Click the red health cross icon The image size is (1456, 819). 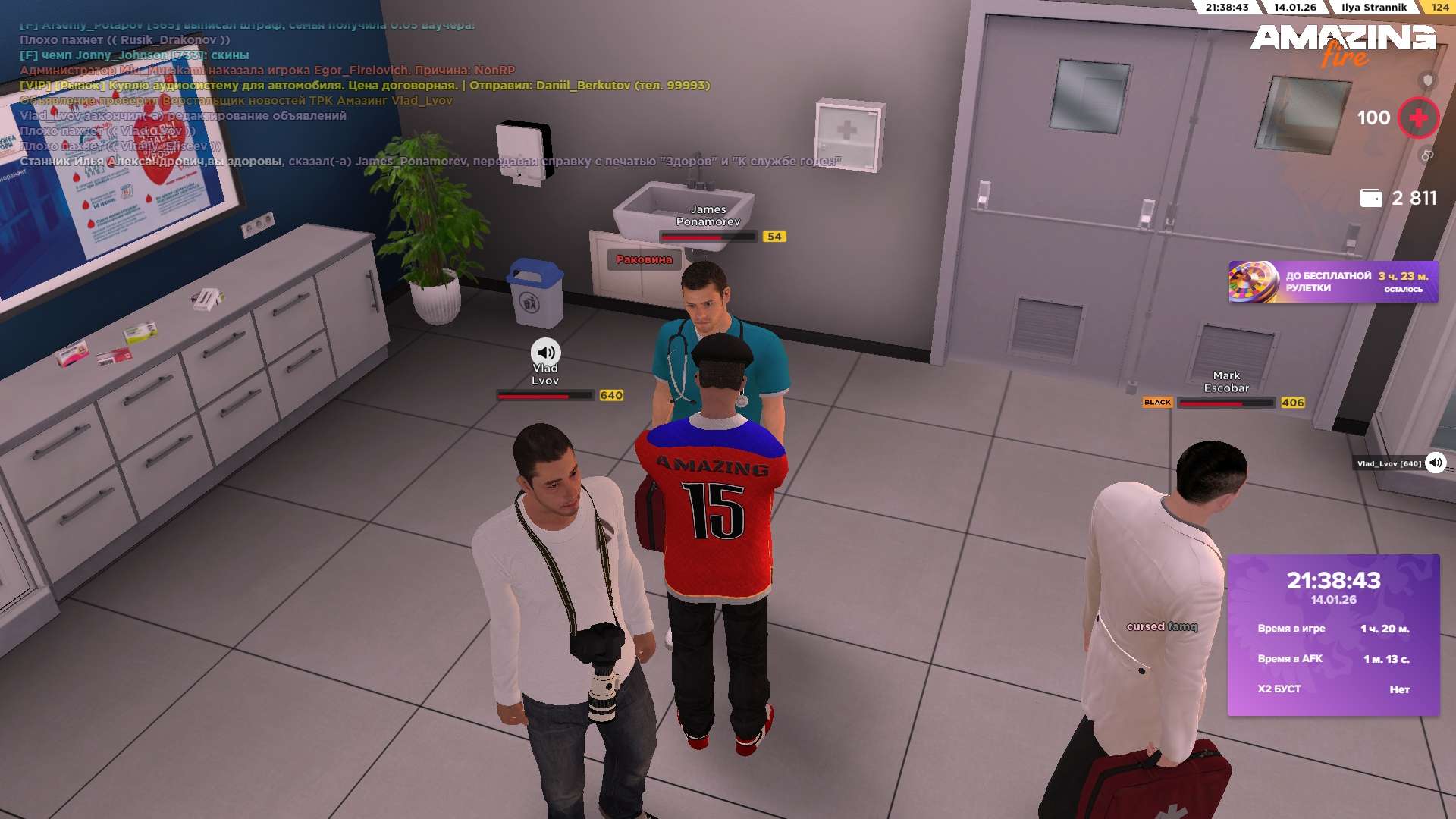[1418, 118]
